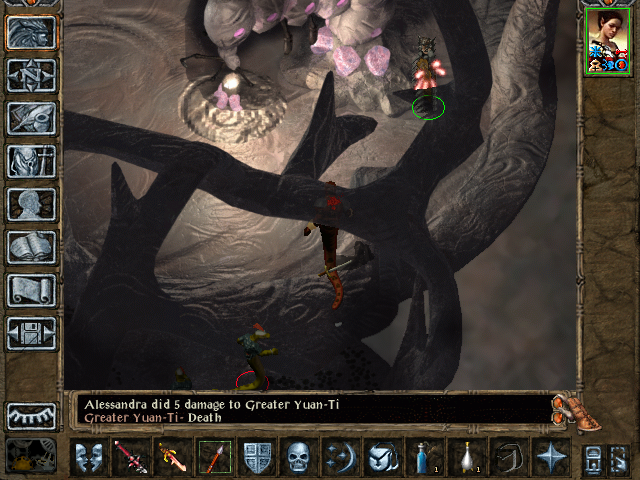Image resolution: width=640 pixels, height=480 pixels.
Task: Open special abilities star button
Action: point(549,458)
